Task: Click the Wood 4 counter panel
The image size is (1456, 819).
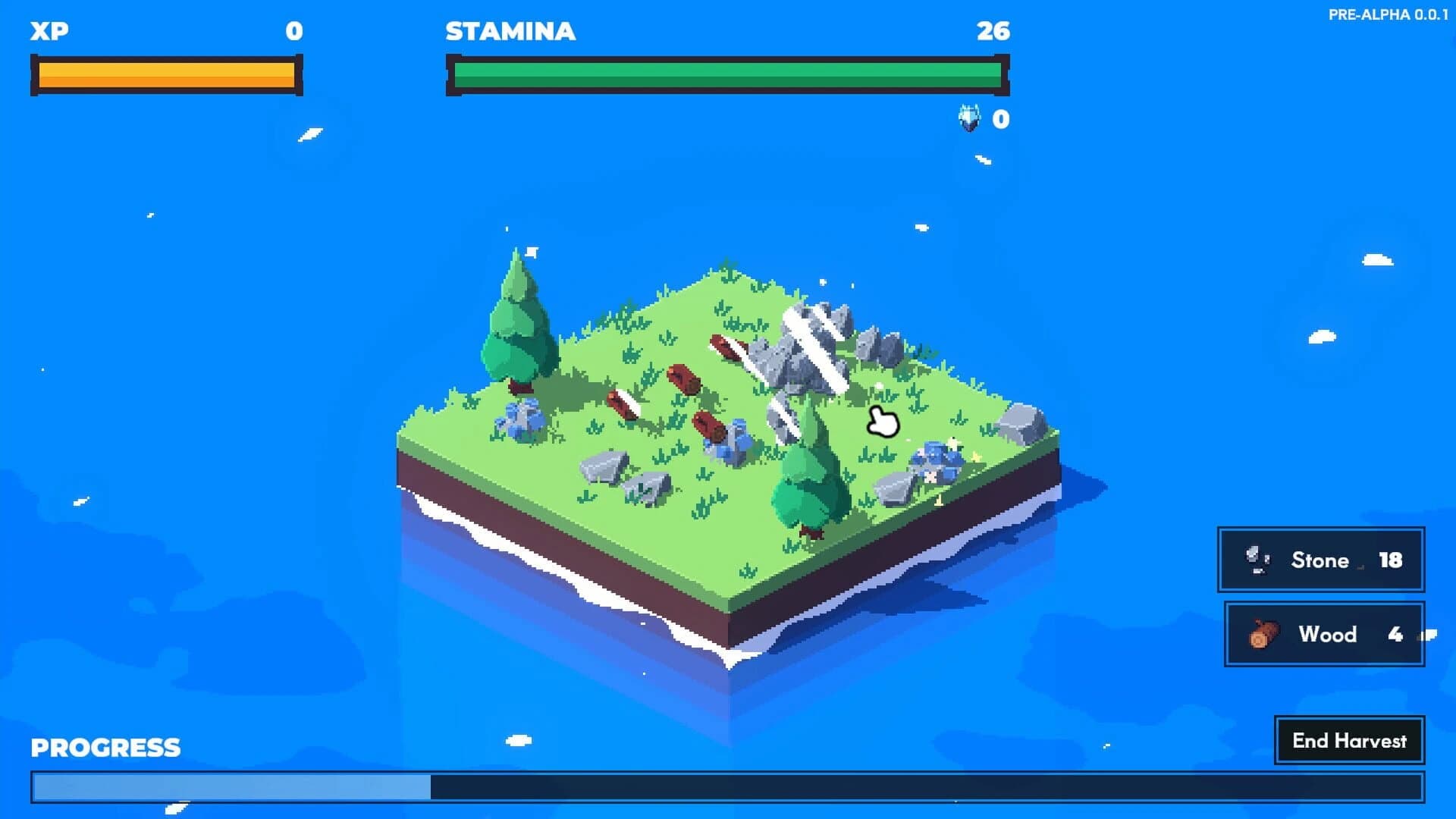Action: pyautogui.click(x=1325, y=635)
